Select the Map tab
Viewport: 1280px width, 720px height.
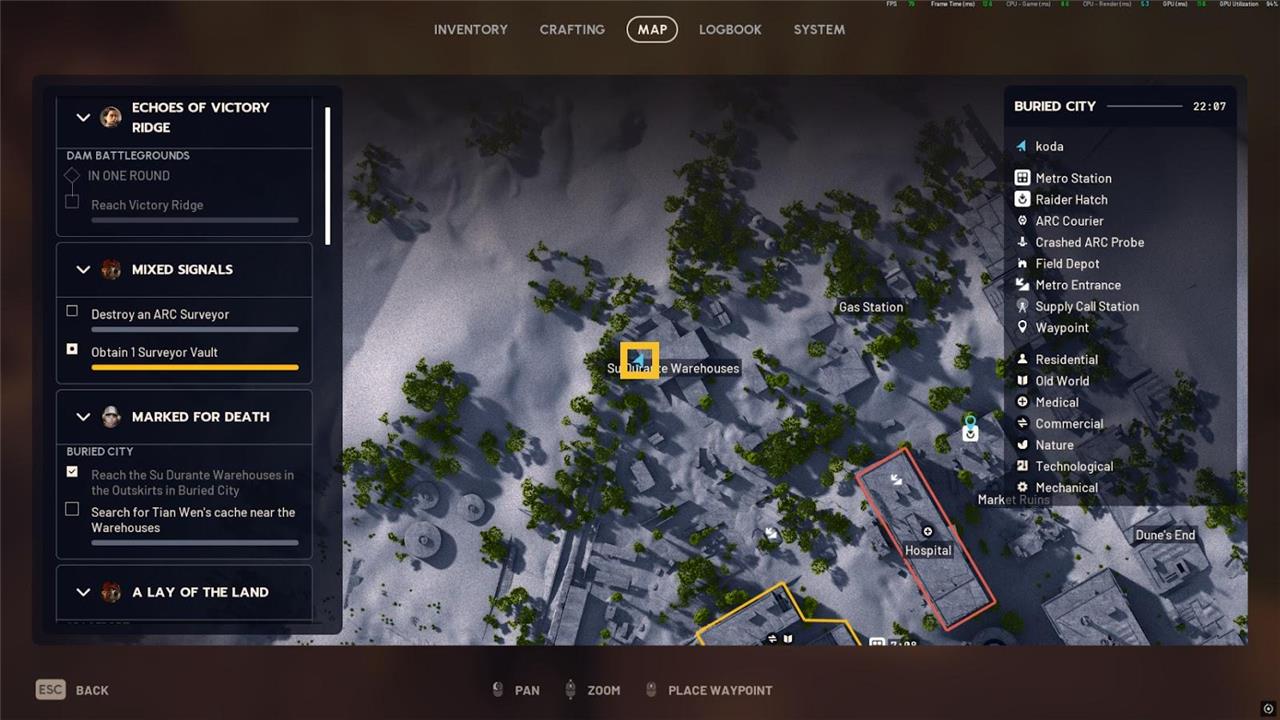pyautogui.click(x=652, y=29)
